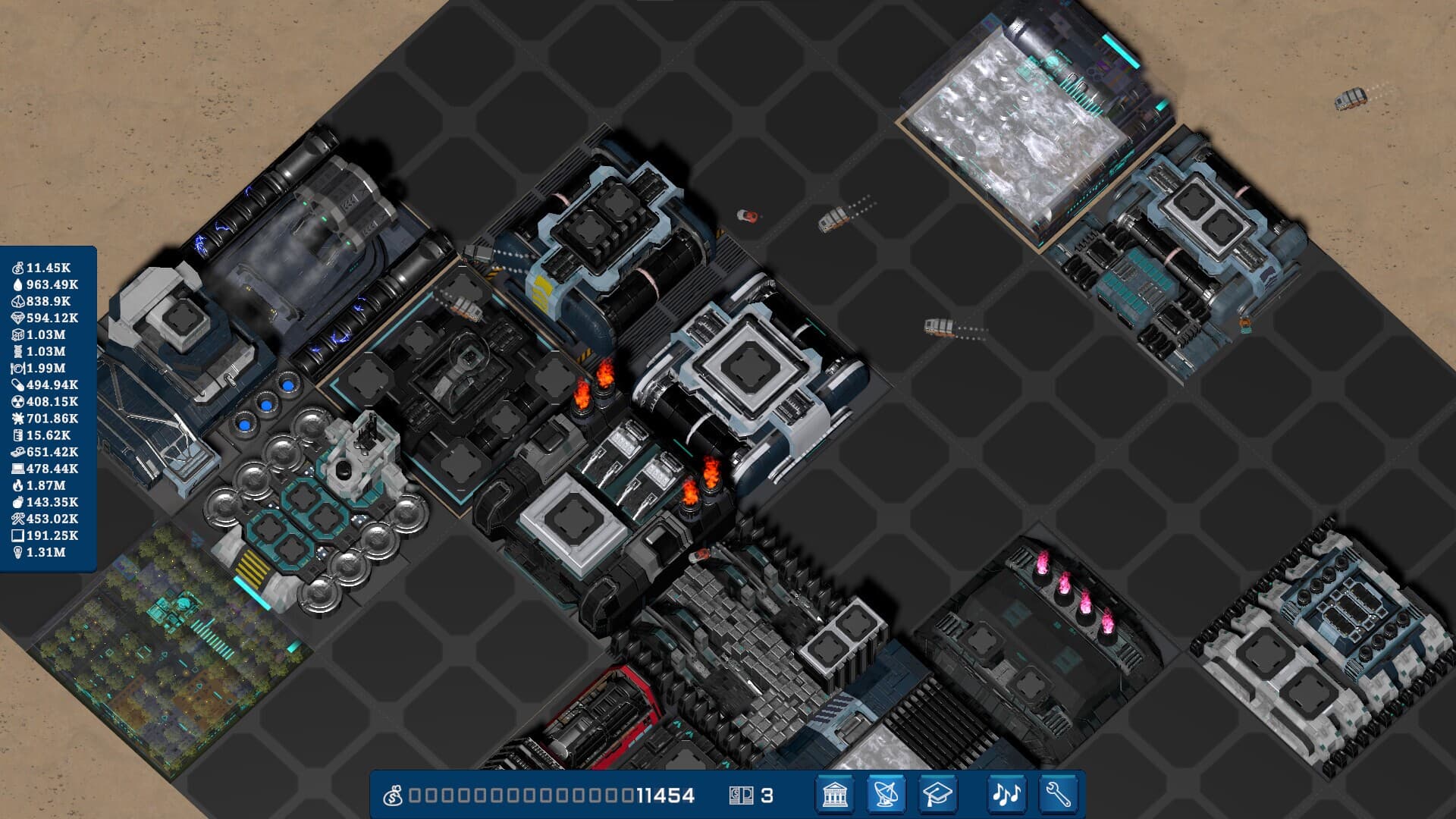Click the money bag icon in bottom bar

(395, 796)
